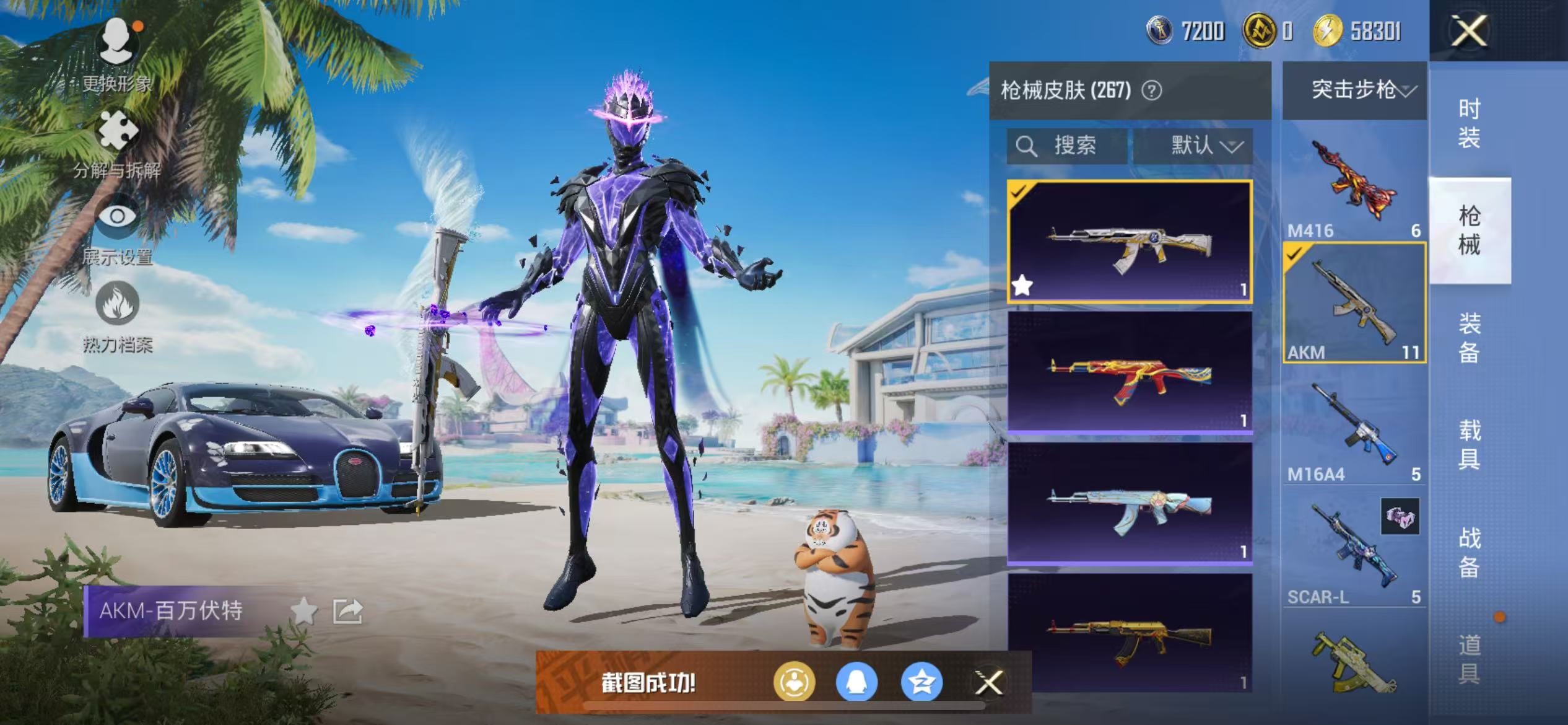Close the inventory screen with top-right X
Screen dimensions: 1568x725
coord(1468,30)
